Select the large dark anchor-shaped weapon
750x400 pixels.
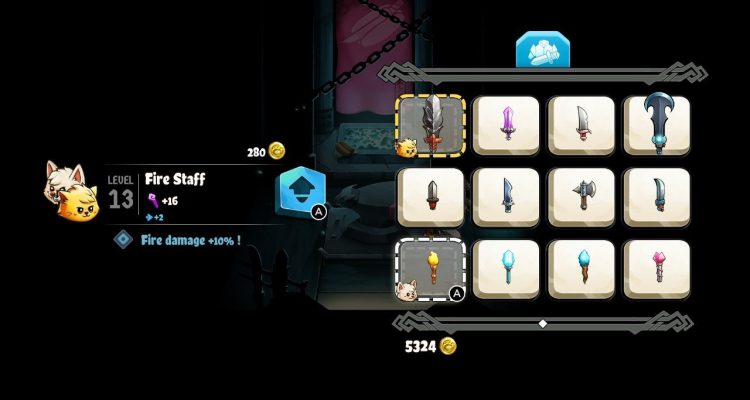pos(657,126)
